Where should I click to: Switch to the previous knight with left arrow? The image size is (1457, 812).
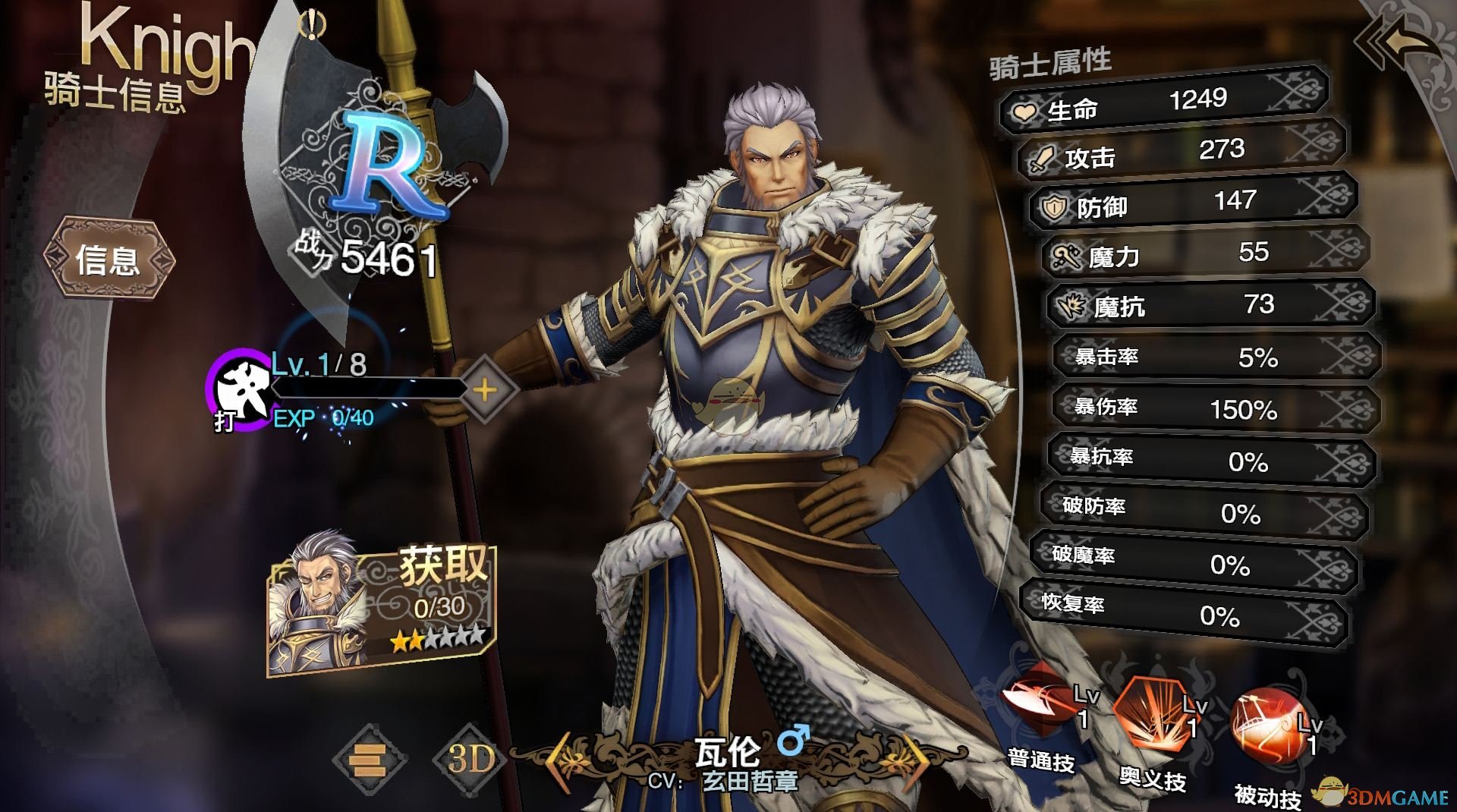click(559, 756)
